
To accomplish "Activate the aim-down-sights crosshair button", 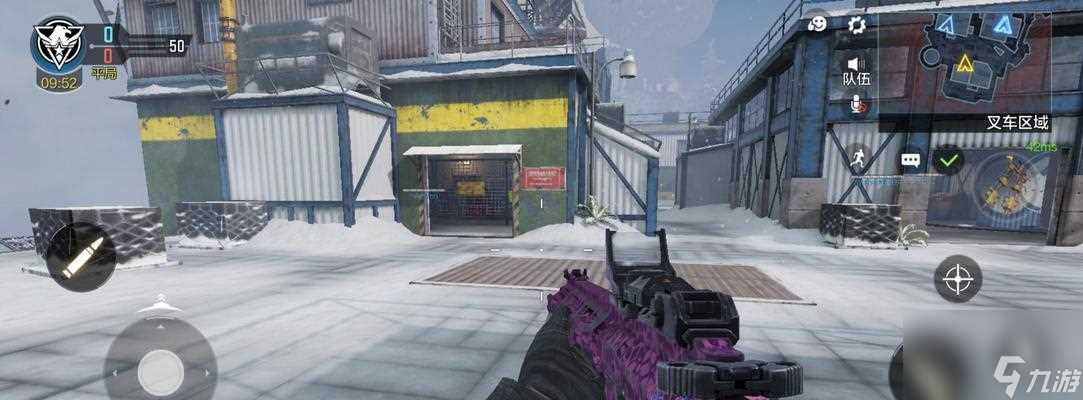I will 957,278.
